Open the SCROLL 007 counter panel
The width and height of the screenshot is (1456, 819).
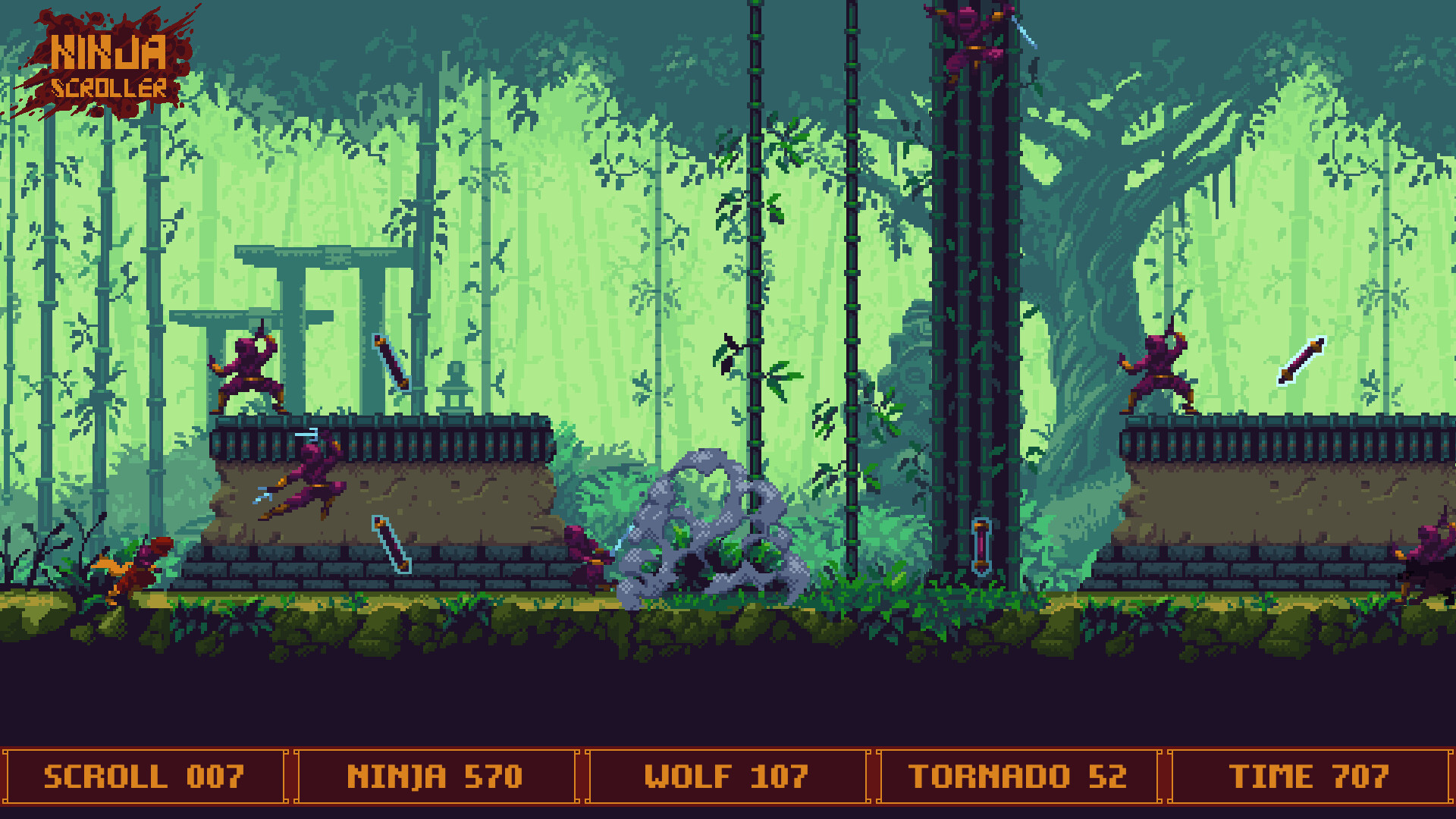144,775
